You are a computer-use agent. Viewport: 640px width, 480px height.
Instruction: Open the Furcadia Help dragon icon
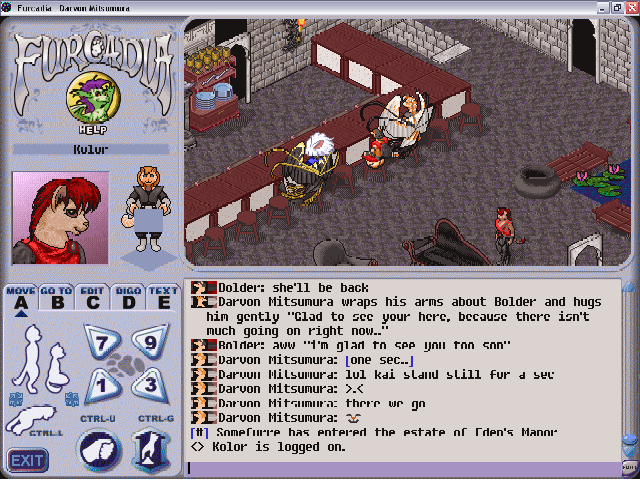89,100
